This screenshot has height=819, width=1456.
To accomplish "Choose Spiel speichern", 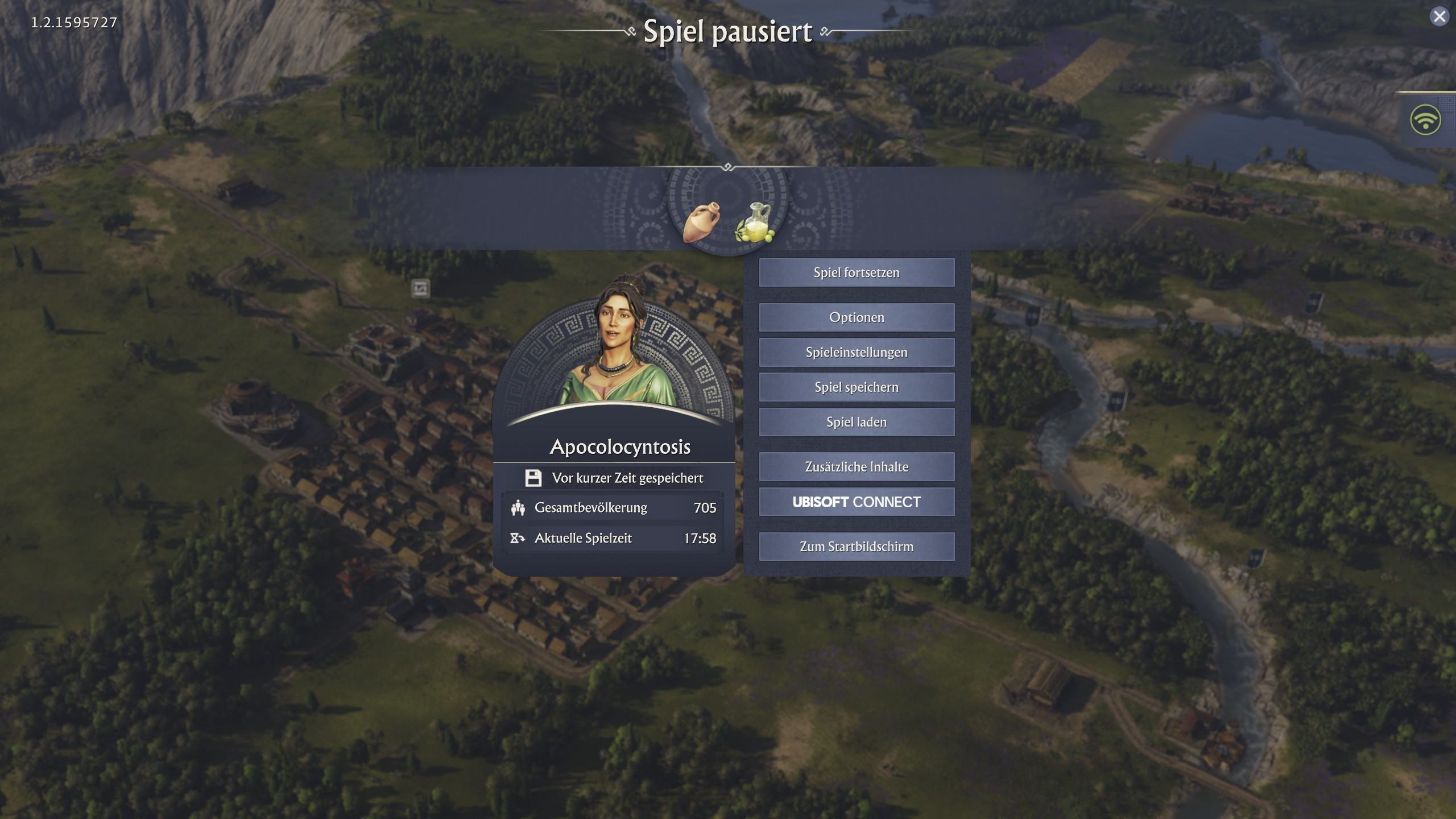I will [857, 387].
